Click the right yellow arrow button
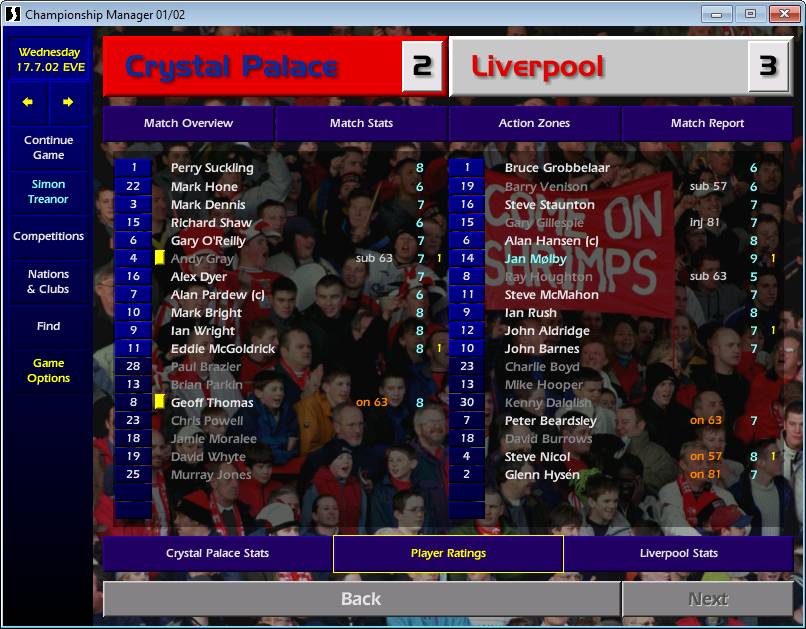Screen dimensions: 806x629 coord(68,102)
